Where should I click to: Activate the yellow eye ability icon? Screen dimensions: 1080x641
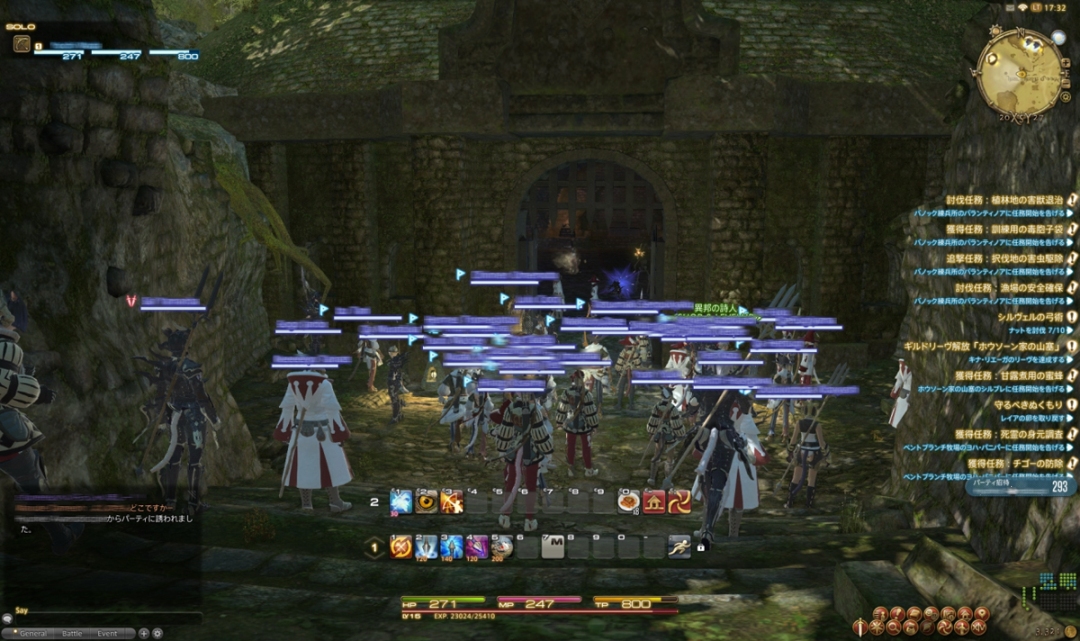coord(427,502)
